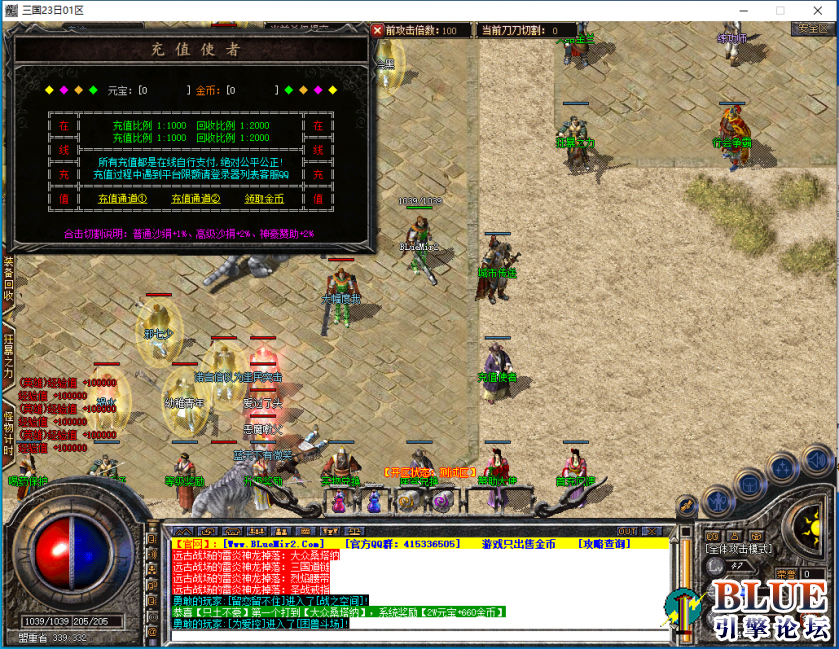Open recharge channel ② link
839x649 pixels.
(x=196, y=199)
